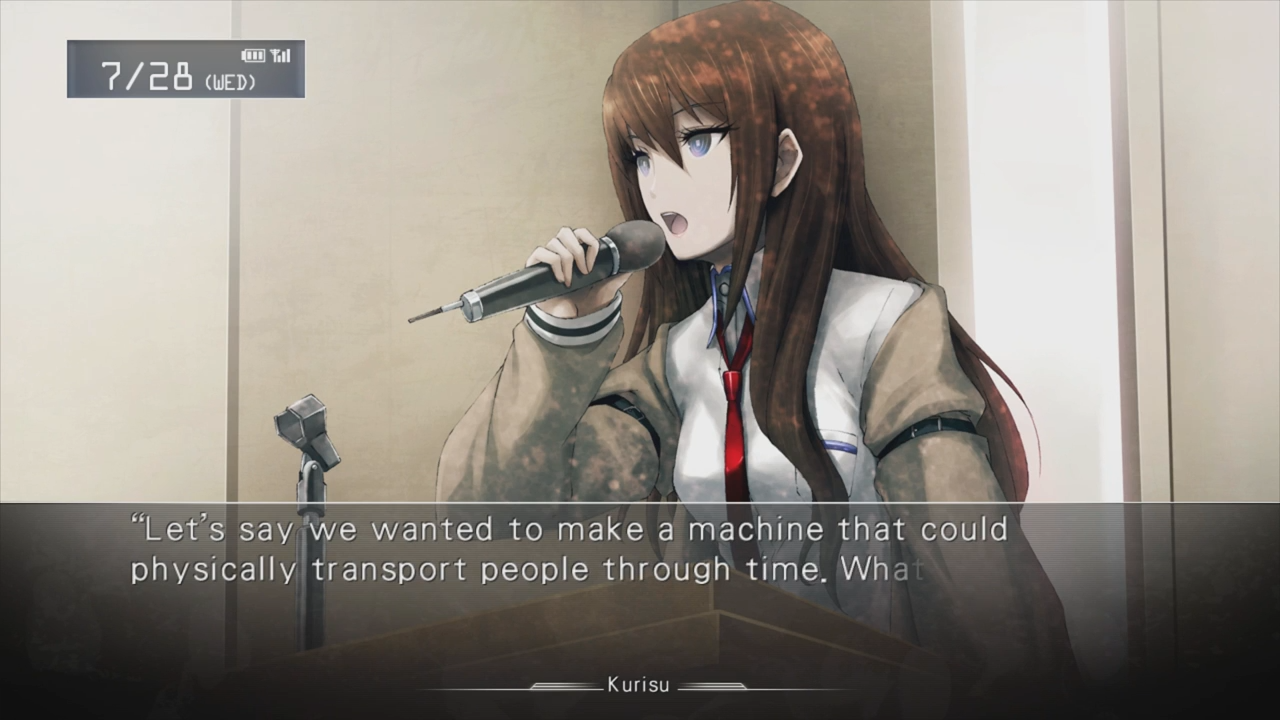This screenshot has height=720, width=1280.
Task: Click the antenna symbol beside the signal bars
Action: [x=272, y=56]
